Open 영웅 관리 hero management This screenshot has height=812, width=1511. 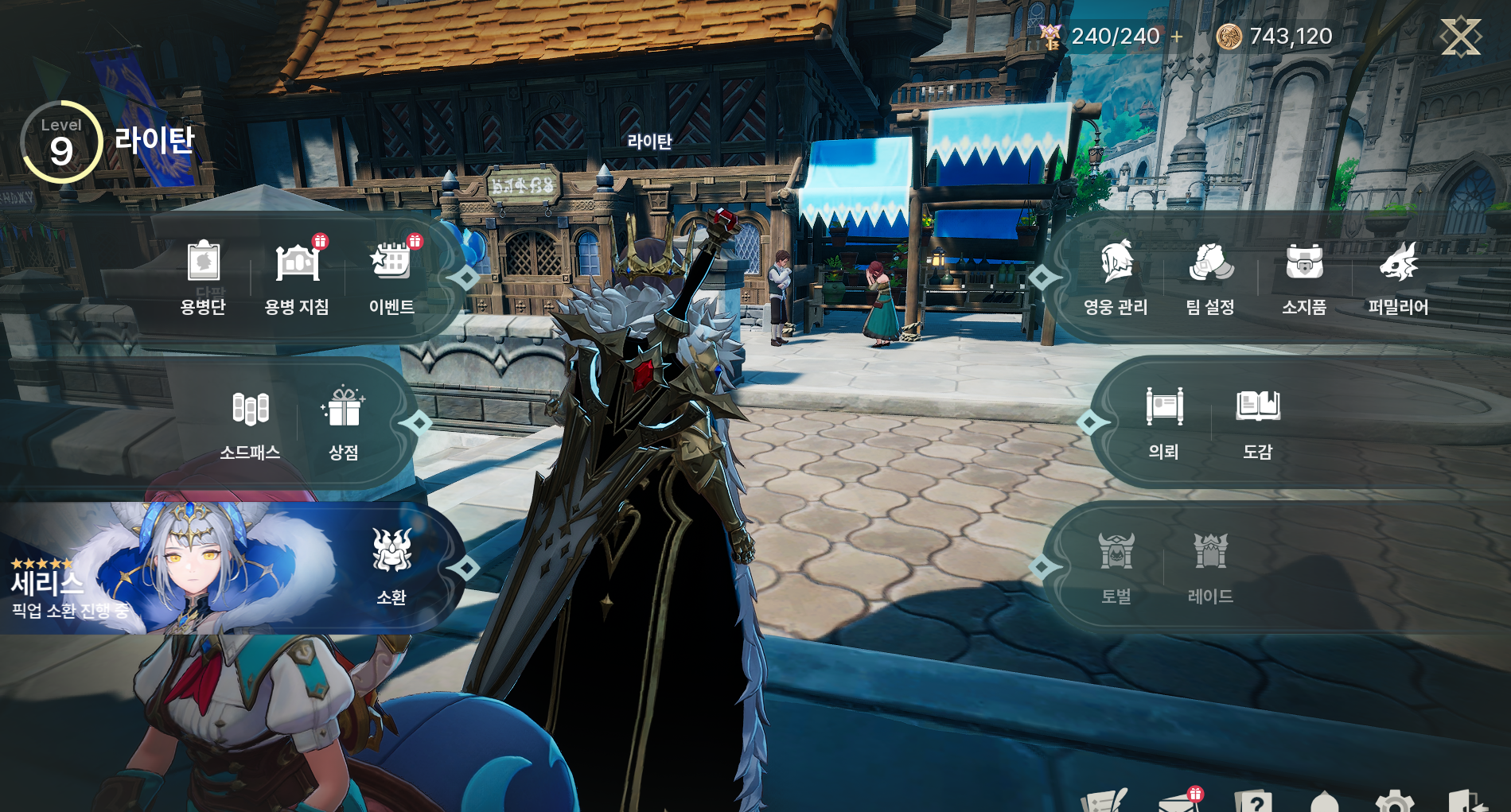(x=1116, y=276)
